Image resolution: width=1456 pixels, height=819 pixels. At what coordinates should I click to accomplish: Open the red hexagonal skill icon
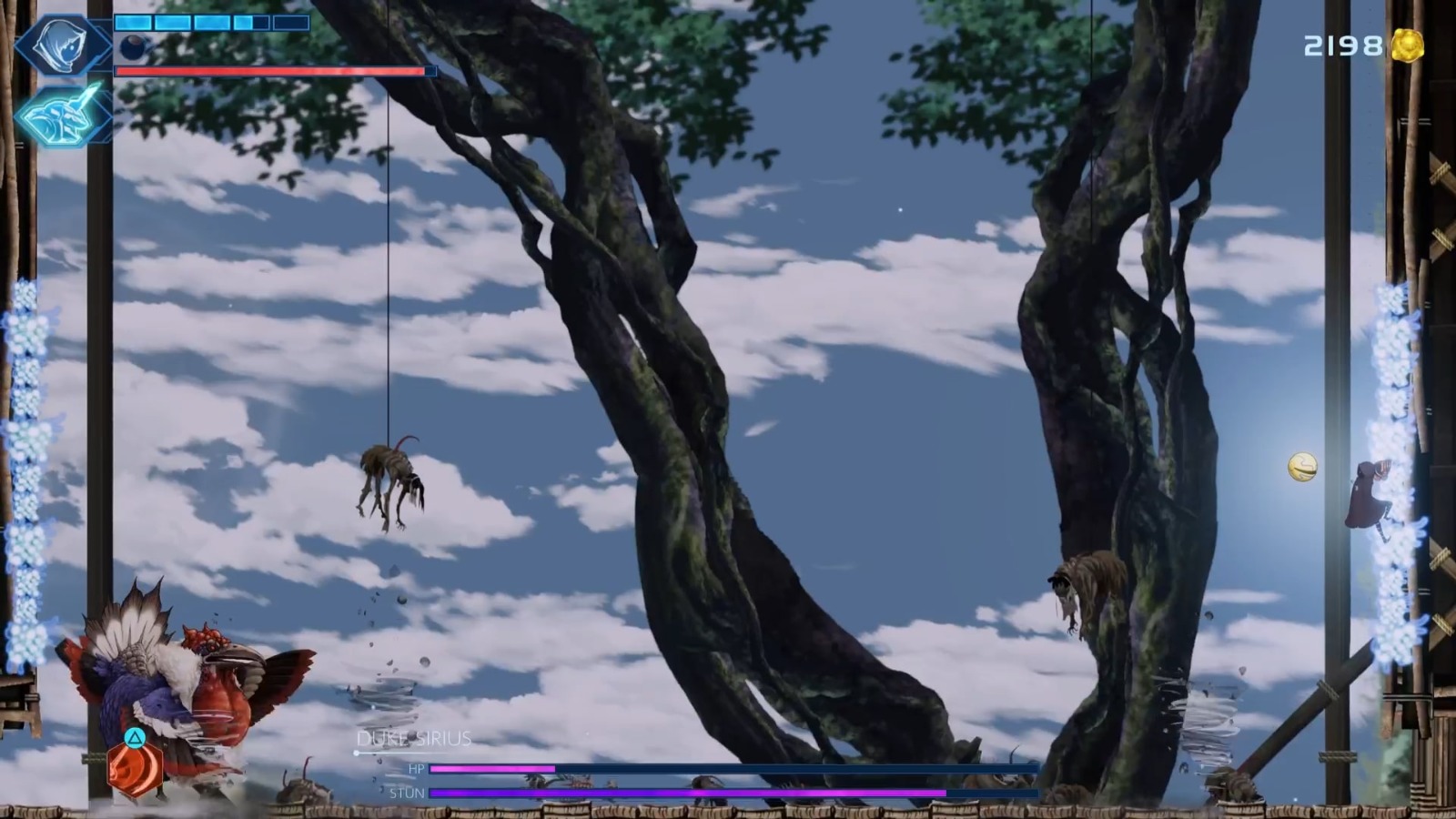[133, 769]
